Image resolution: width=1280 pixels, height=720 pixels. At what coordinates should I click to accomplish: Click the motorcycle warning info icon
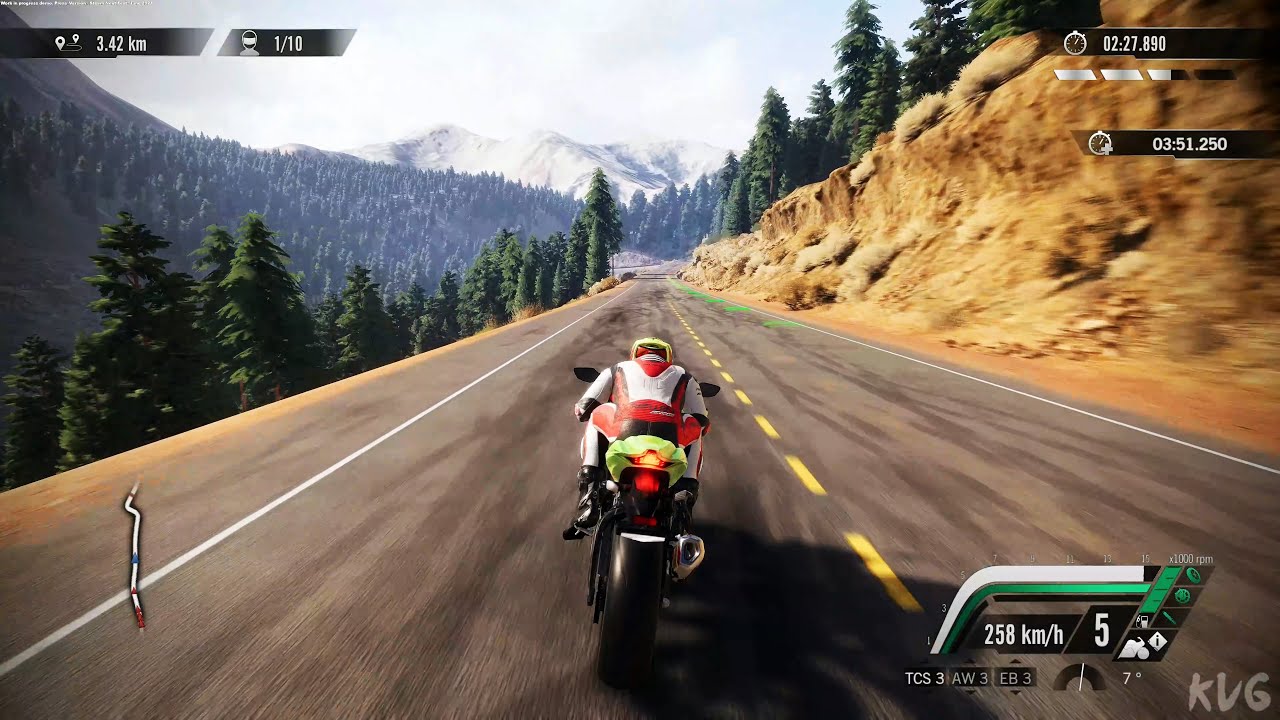pos(1159,642)
